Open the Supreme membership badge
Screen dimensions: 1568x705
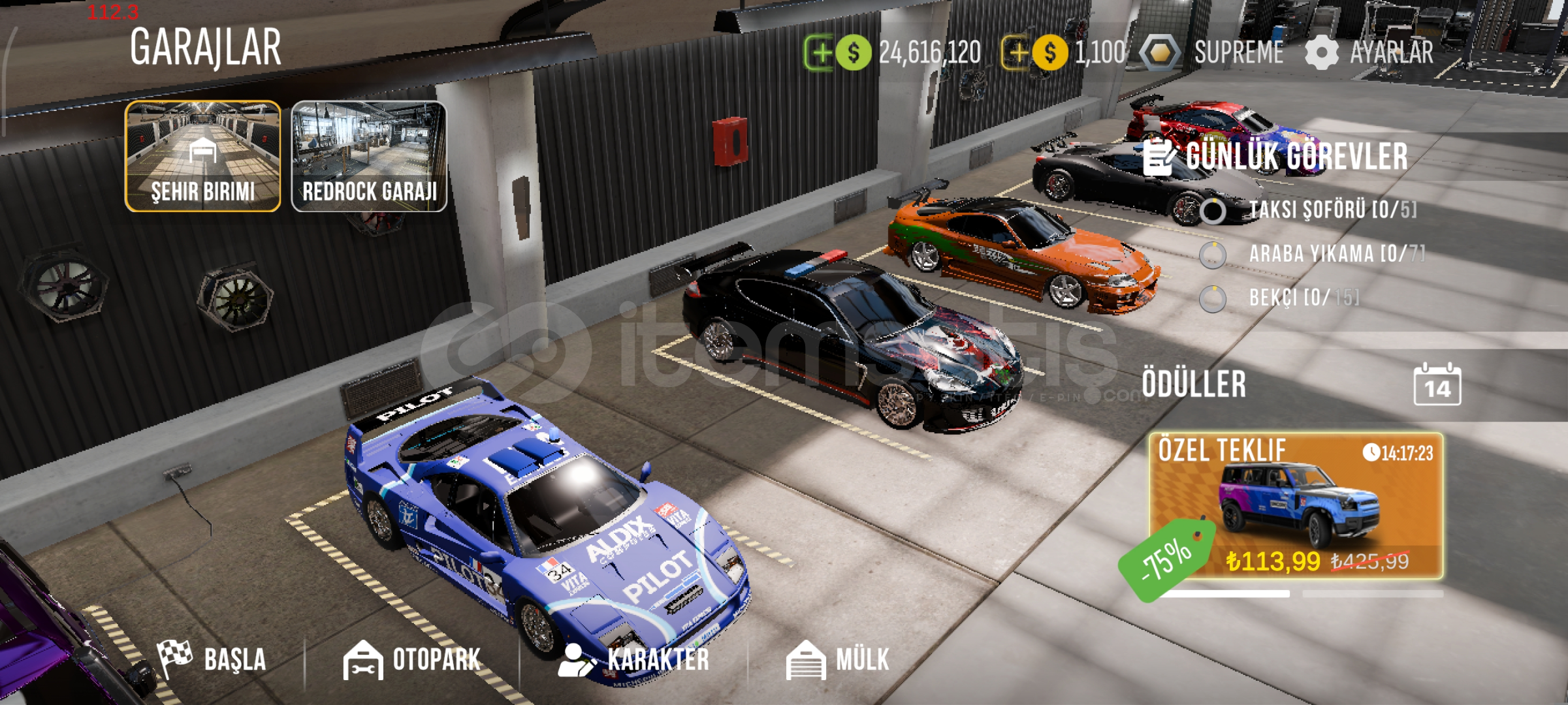tap(1213, 53)
